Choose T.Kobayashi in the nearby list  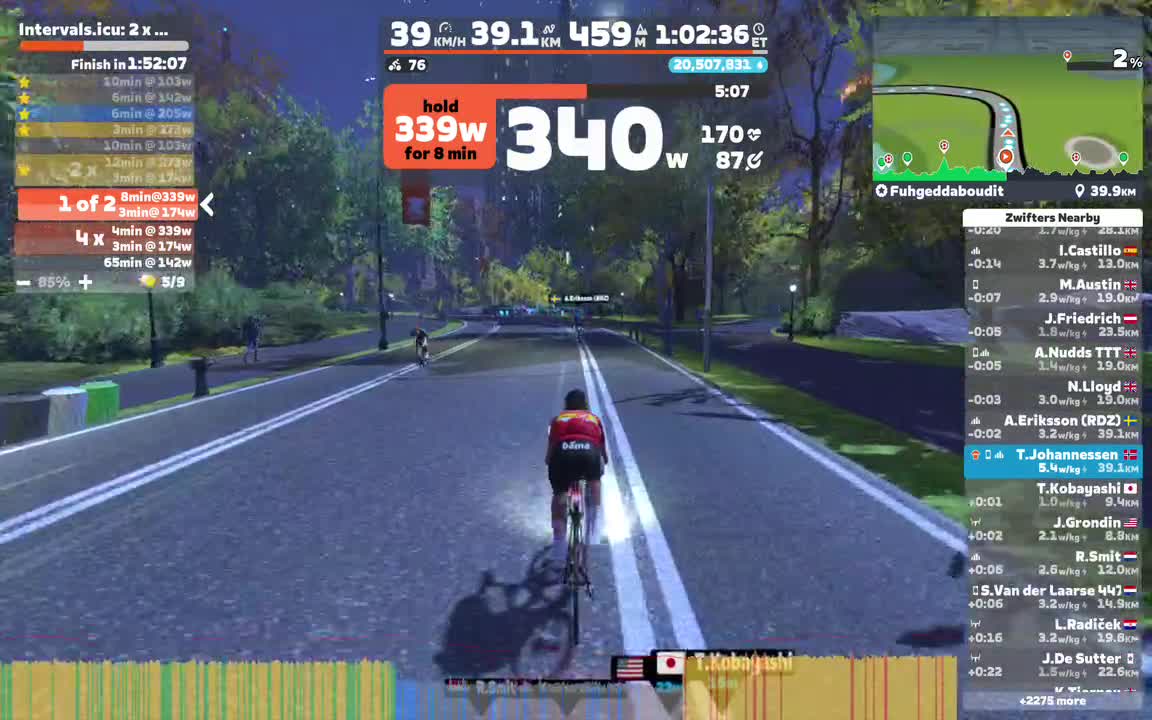[x=1052, y=495]
